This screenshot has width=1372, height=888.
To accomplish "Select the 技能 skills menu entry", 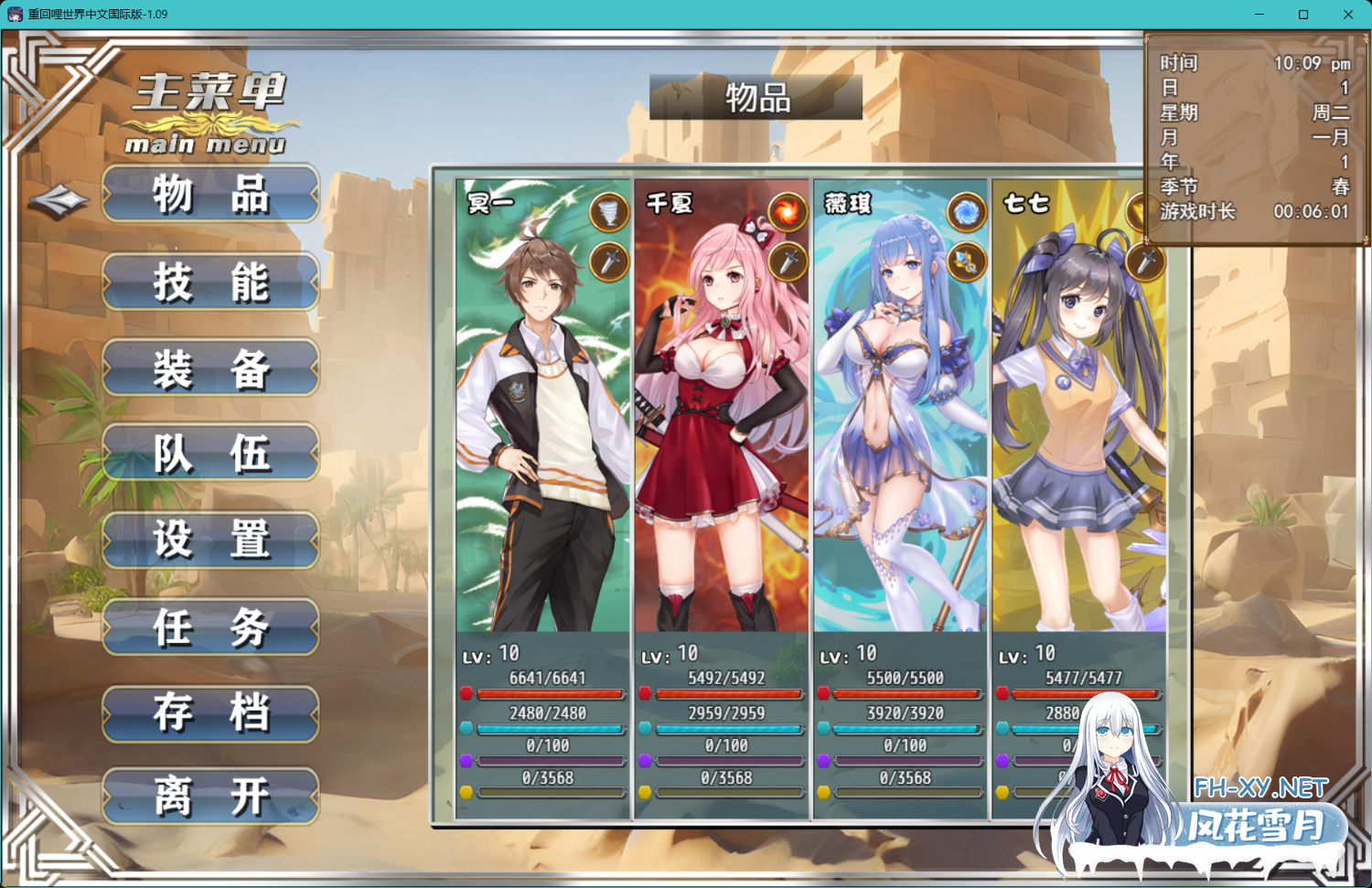I will (210, 282).
